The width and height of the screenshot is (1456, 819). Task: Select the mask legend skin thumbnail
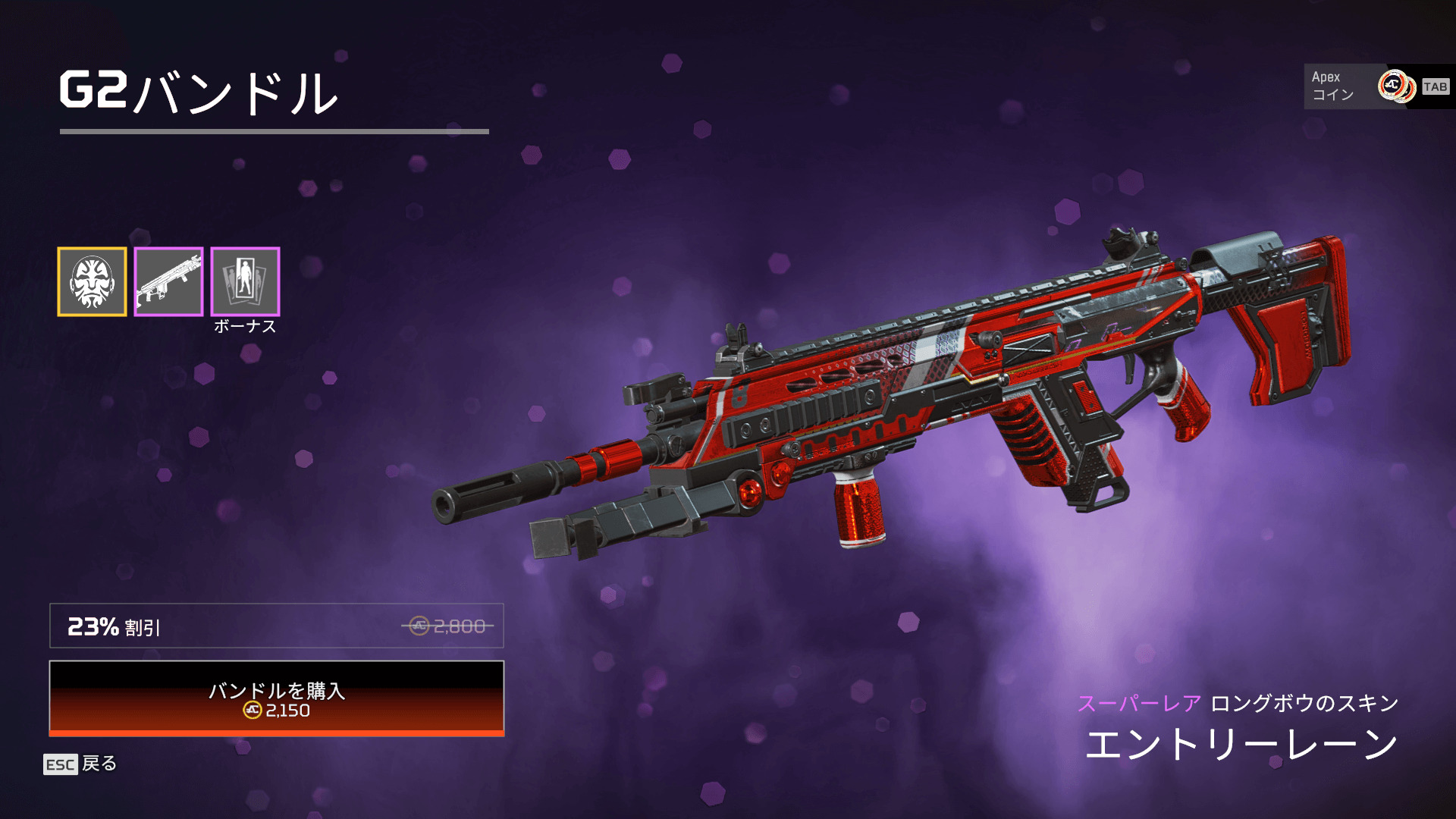[x=92, y=281]
